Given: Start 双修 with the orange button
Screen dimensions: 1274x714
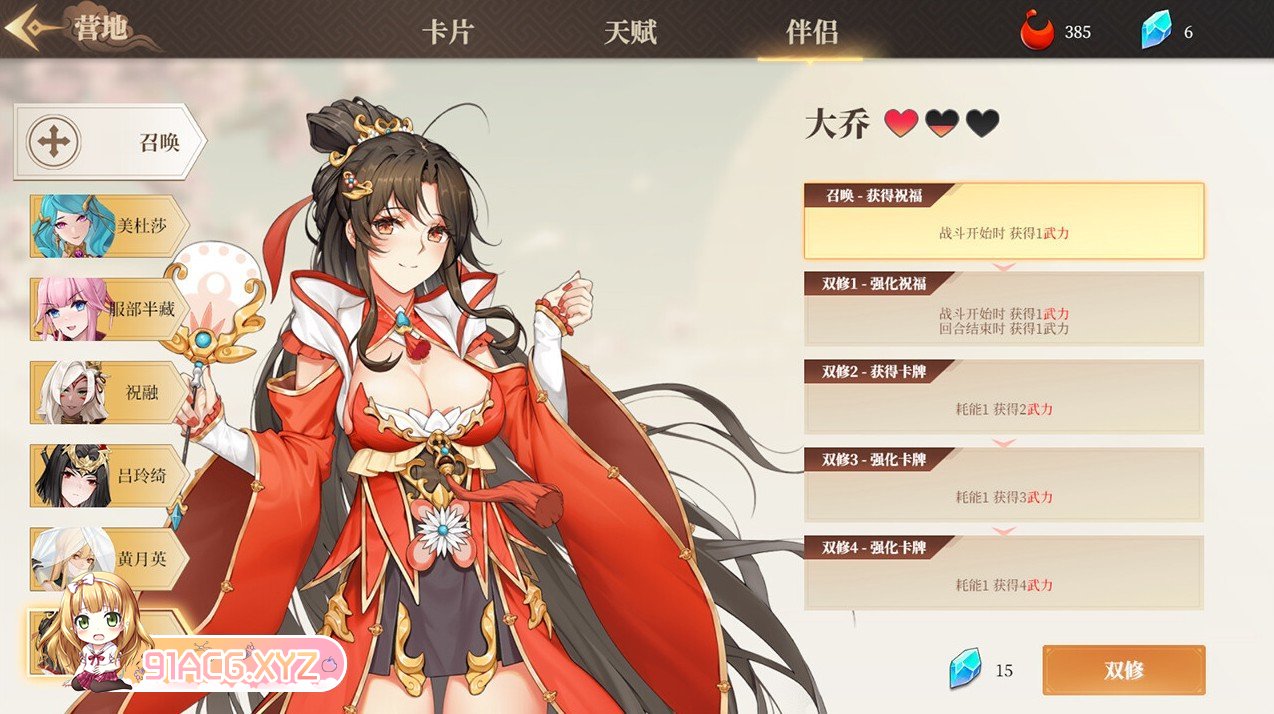Looking at the screenshot, I should [1123, 670].
